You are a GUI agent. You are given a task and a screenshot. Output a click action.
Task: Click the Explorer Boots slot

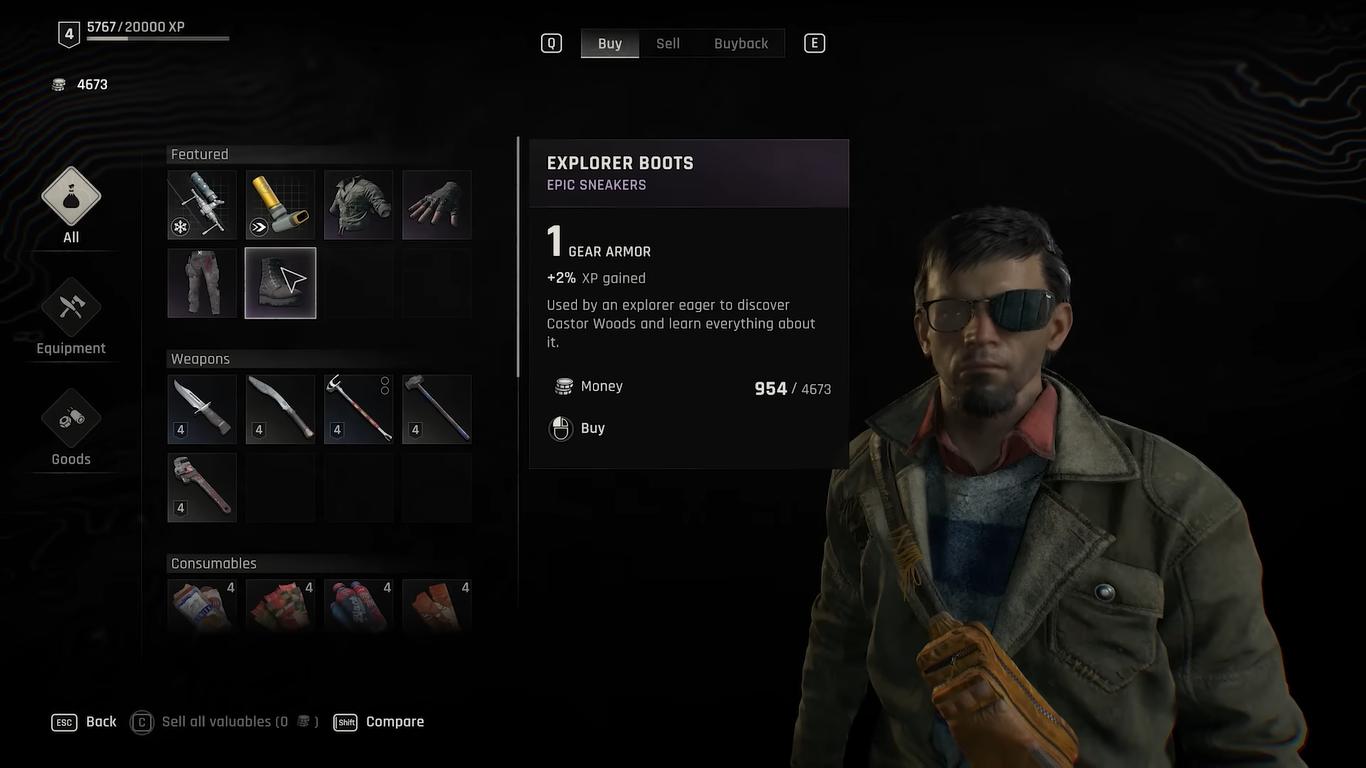(280, 283)
